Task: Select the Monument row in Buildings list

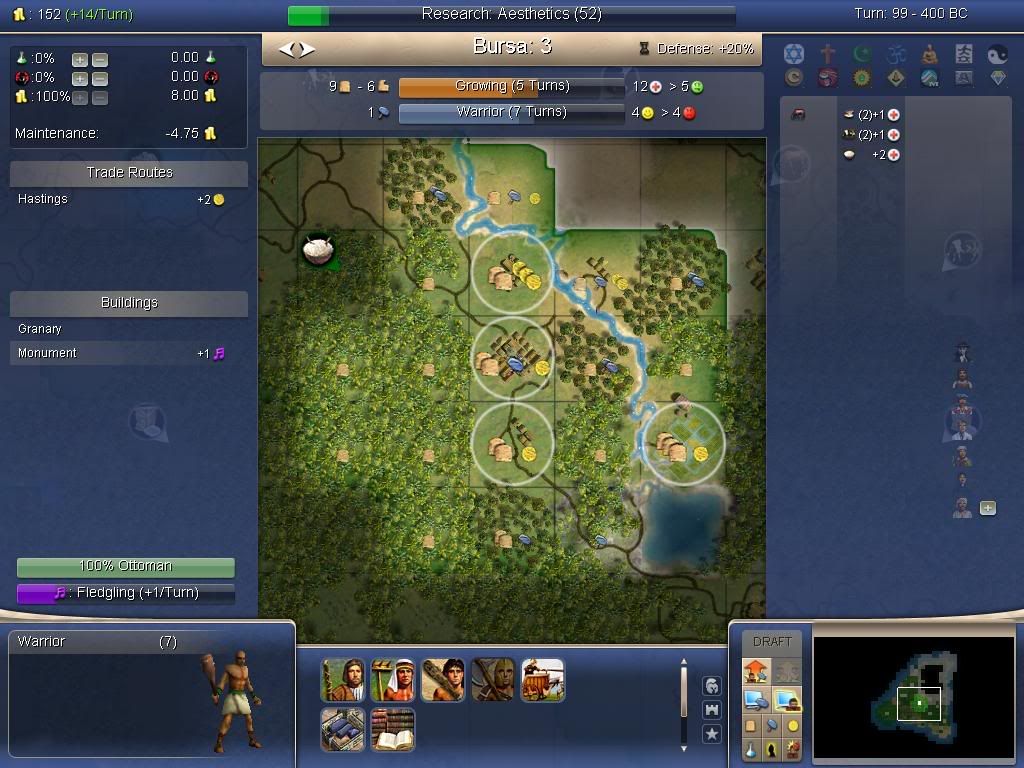Action: [128, 353]
